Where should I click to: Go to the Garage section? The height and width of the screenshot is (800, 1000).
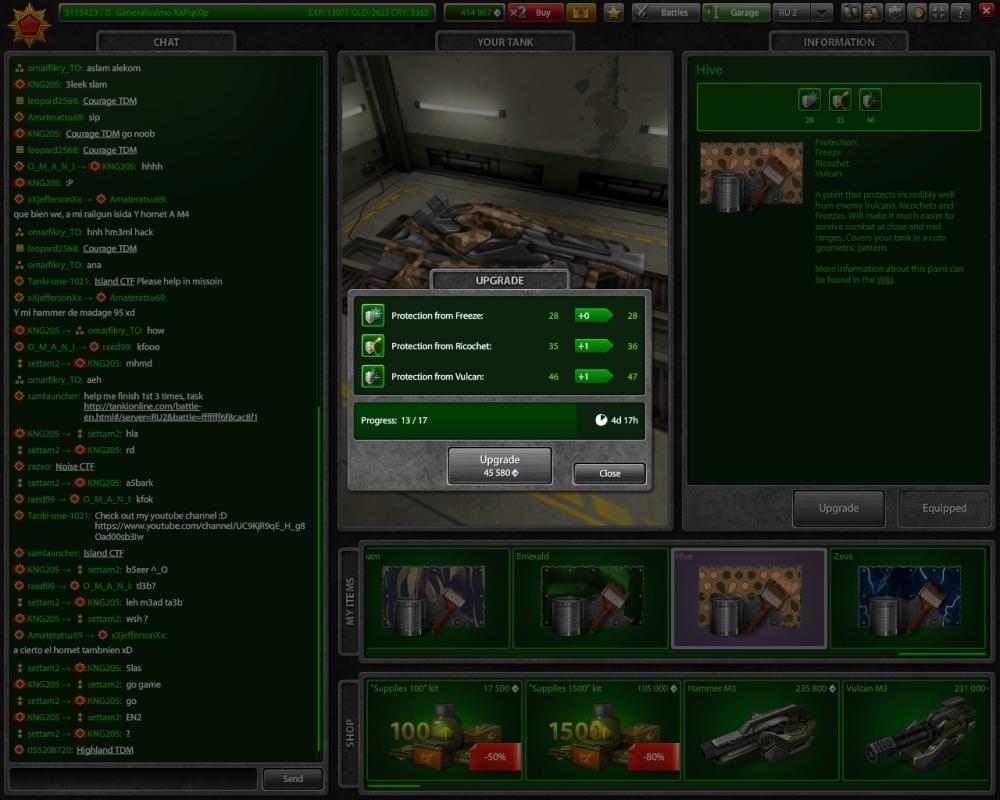coord(735,13)
